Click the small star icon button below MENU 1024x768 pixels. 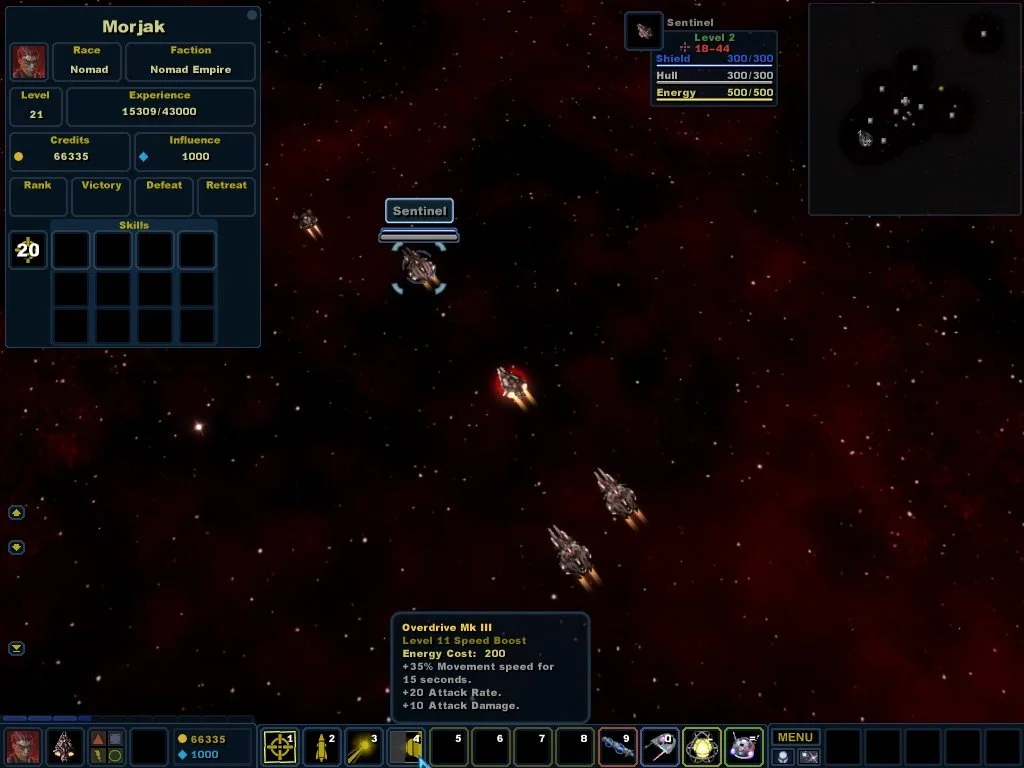click(808, 757)
